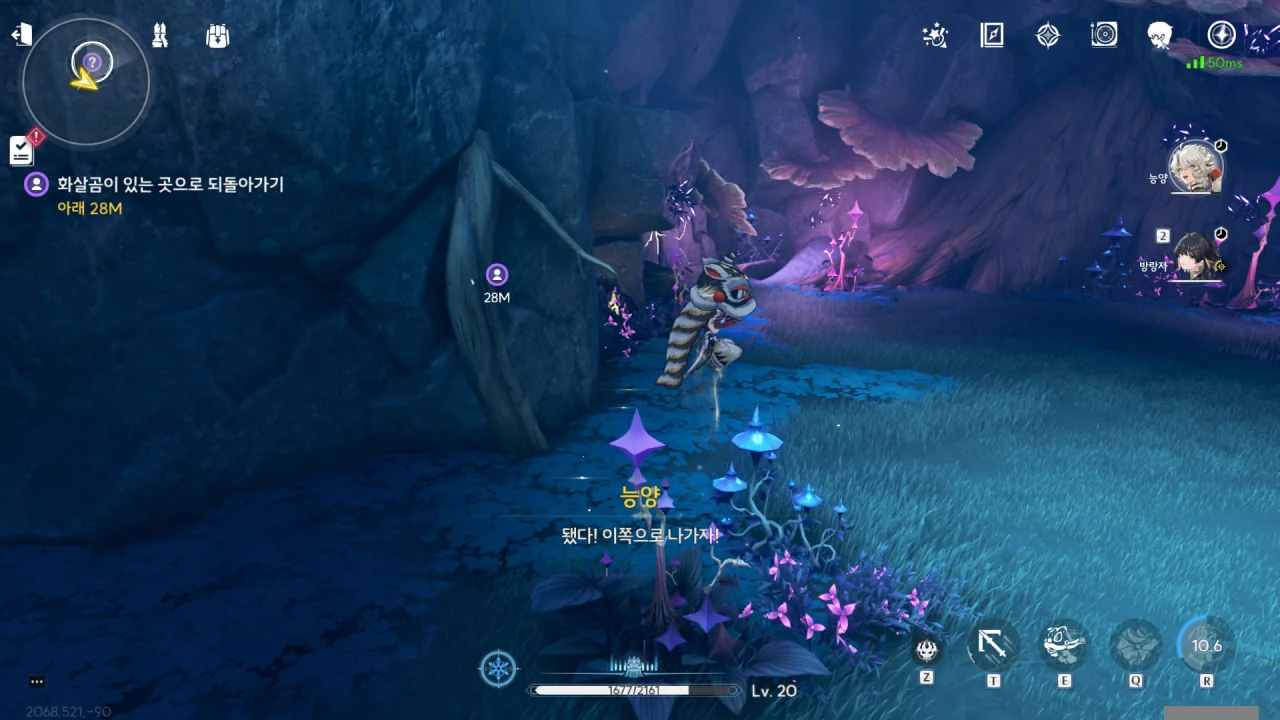1280x720 pixels.
Task: Switch to party member 방랑자
Action: [1196, 258]
